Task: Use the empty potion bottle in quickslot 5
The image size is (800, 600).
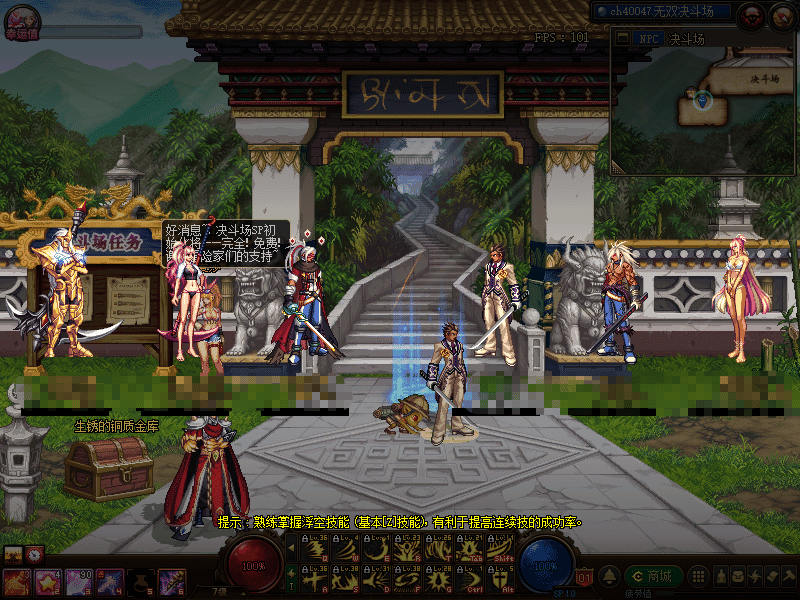Action: [141, 581]
